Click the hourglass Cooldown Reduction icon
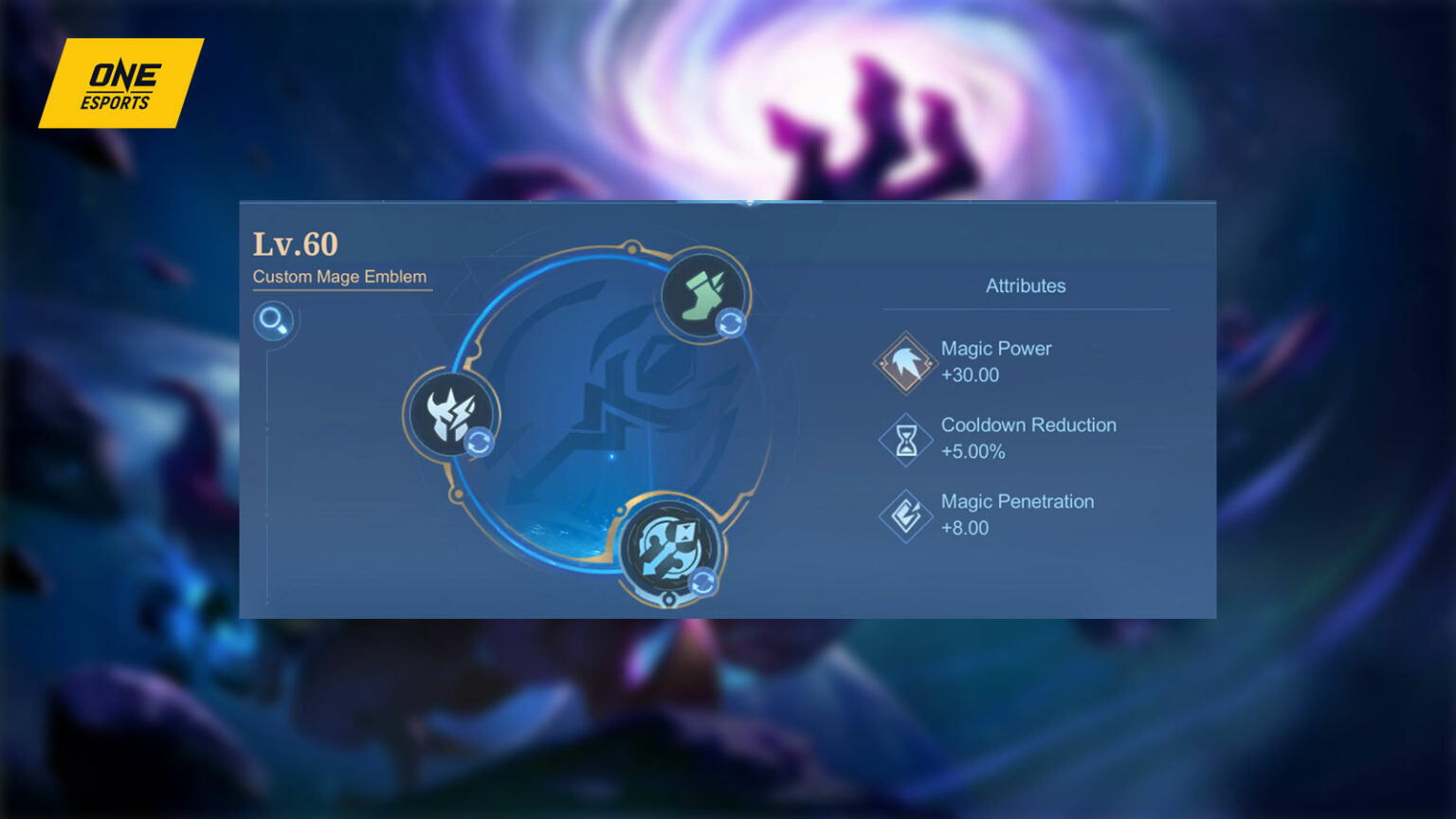 tap(904, 439)
